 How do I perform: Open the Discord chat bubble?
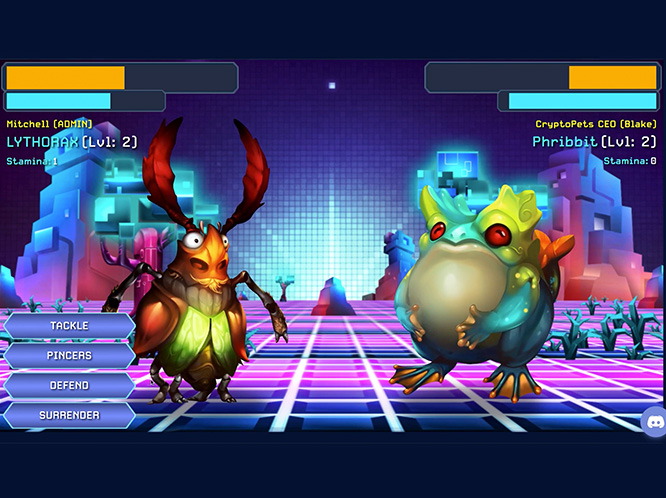pyautogui.click(x=656, y=421)
